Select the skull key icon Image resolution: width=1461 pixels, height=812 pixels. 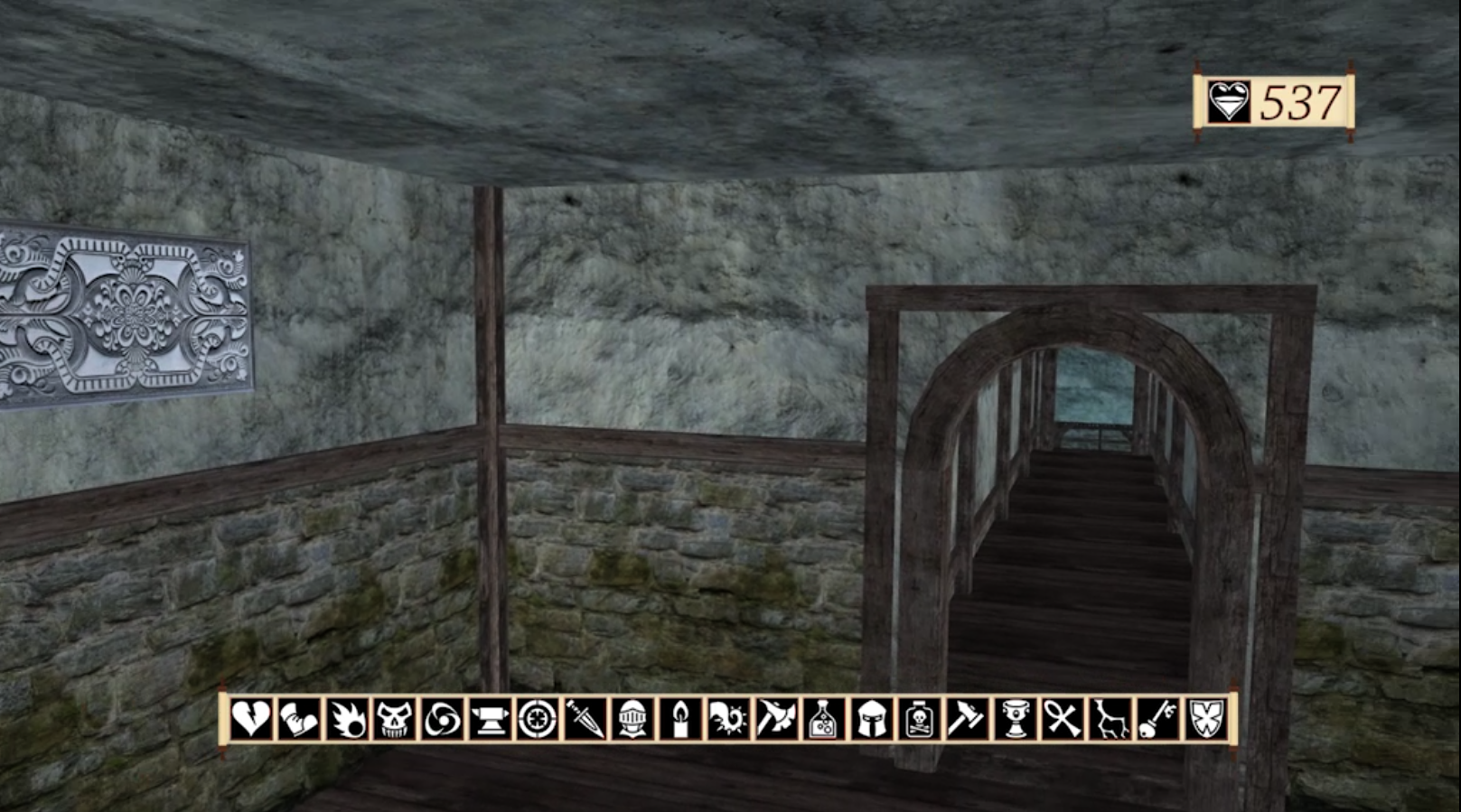(x=1157, y=720)
